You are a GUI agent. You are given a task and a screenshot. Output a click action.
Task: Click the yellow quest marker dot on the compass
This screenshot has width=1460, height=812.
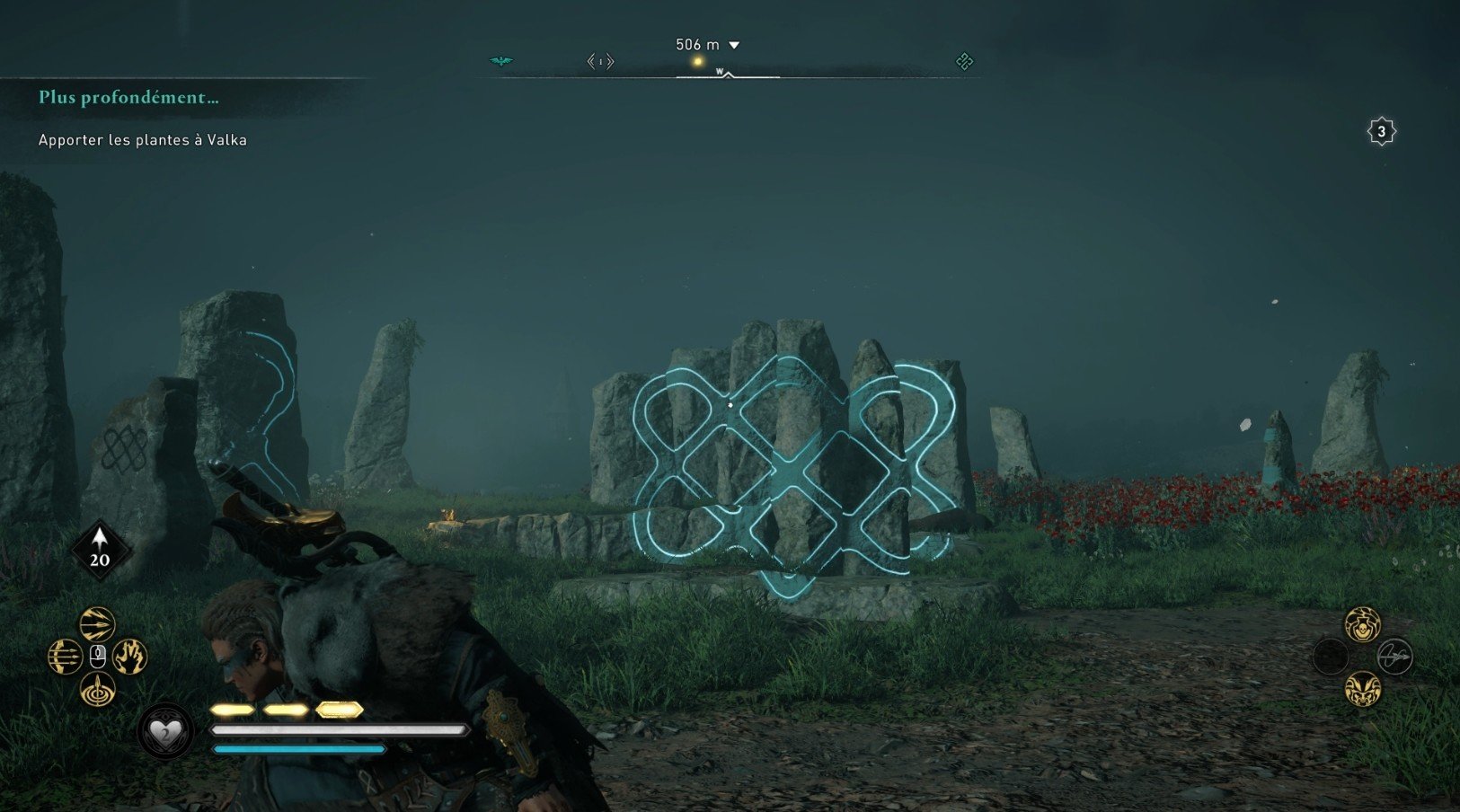click(697, 60)
